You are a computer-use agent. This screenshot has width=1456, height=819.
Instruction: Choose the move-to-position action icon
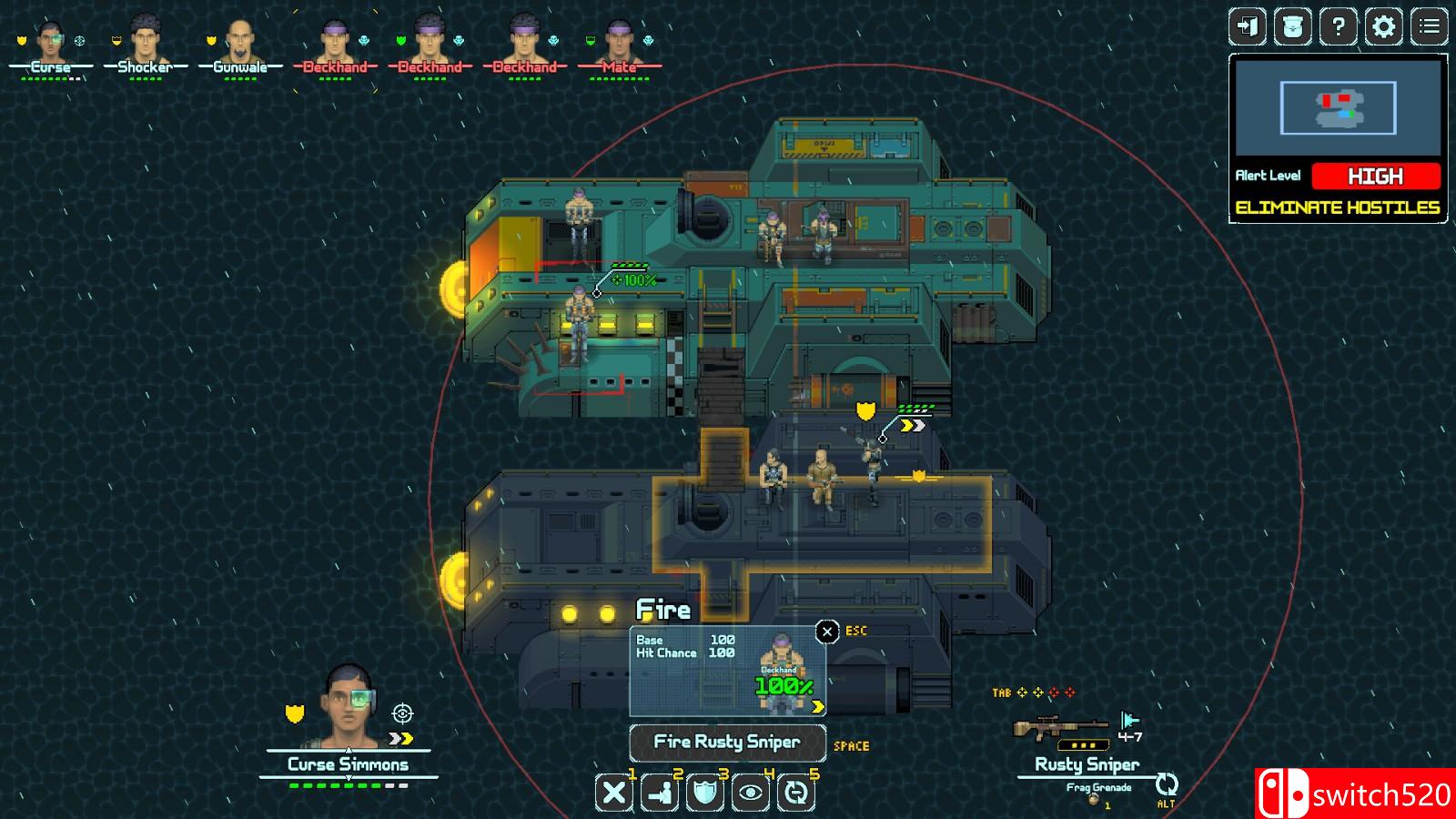660,793
